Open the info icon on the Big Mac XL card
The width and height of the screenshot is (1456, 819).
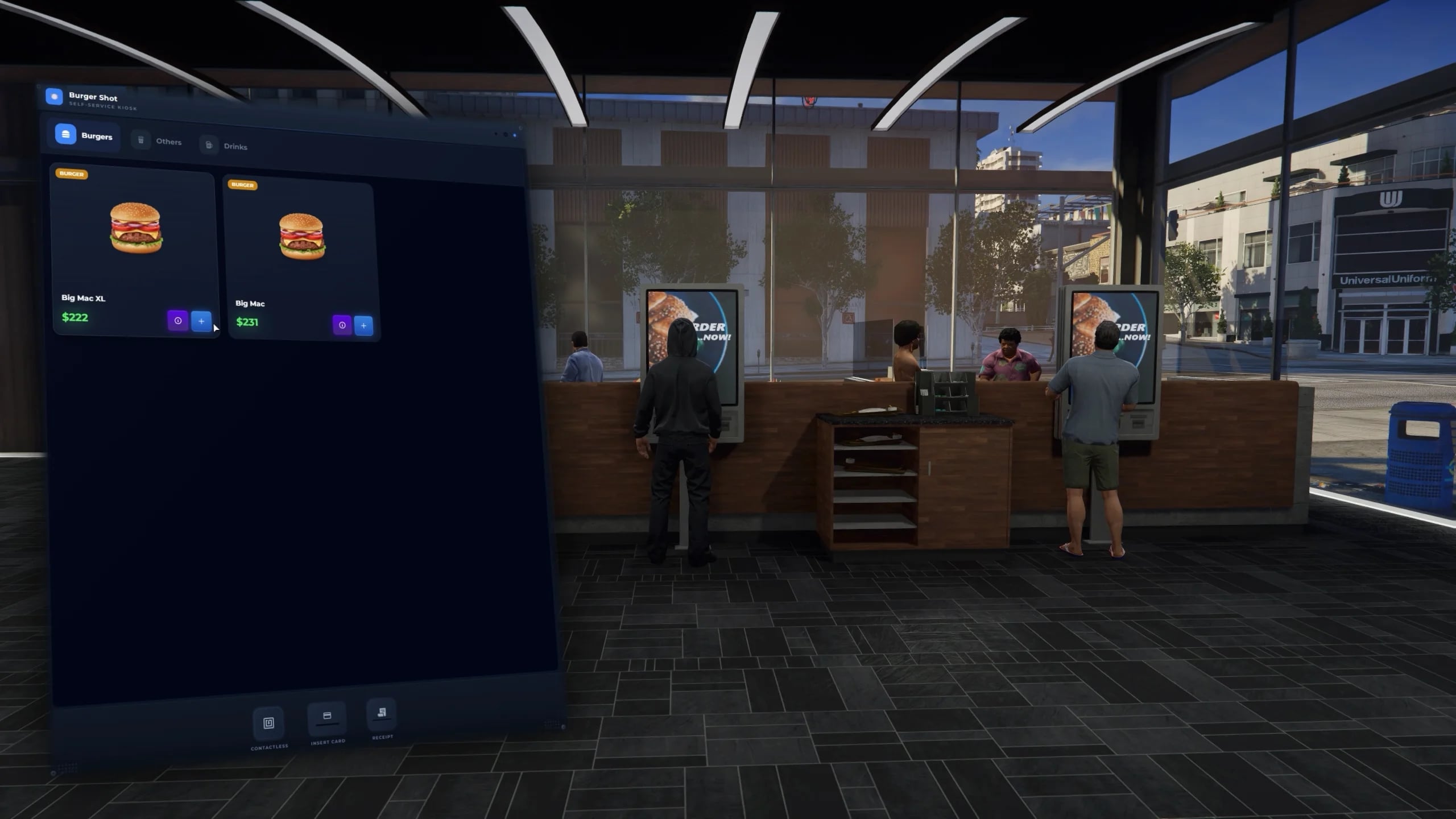[x=179, y=321]
